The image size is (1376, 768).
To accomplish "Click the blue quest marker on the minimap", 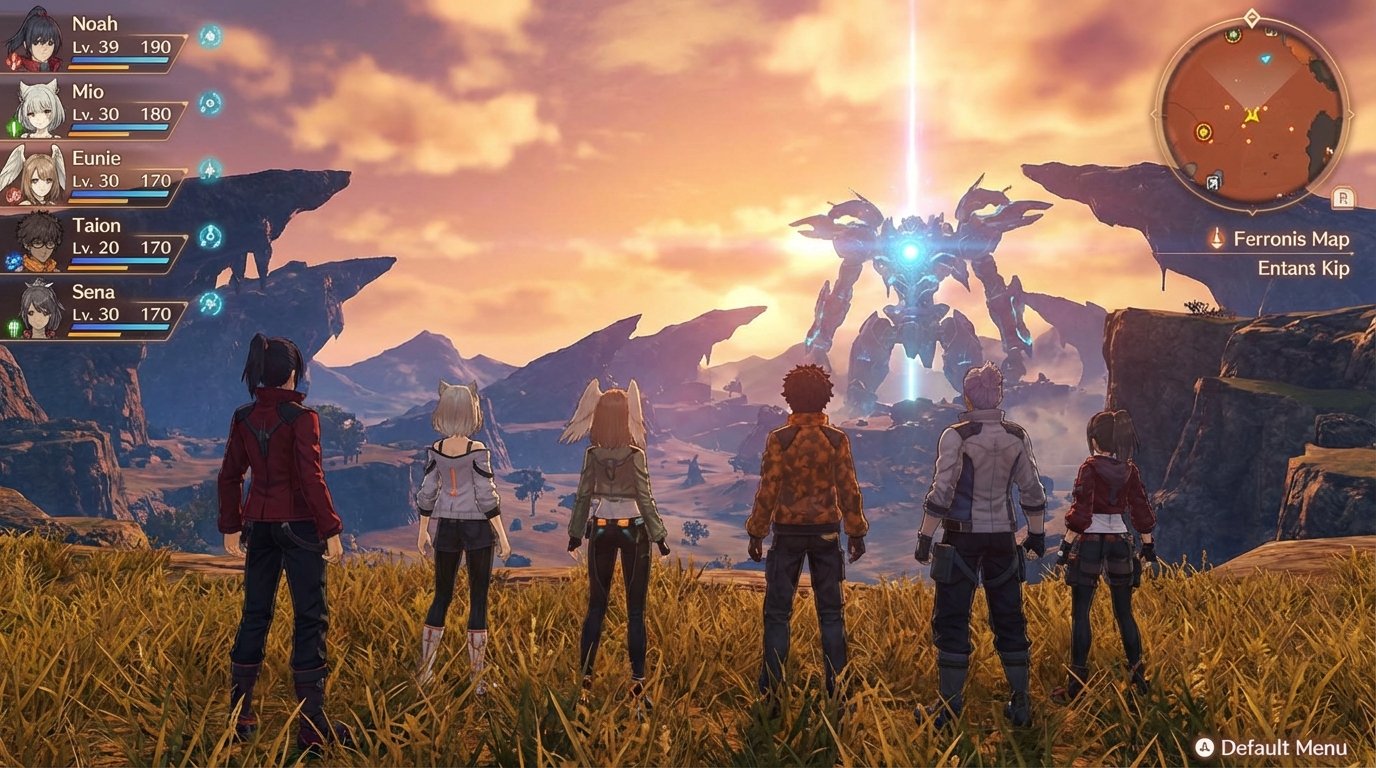I will click(x=1265, y=59).
